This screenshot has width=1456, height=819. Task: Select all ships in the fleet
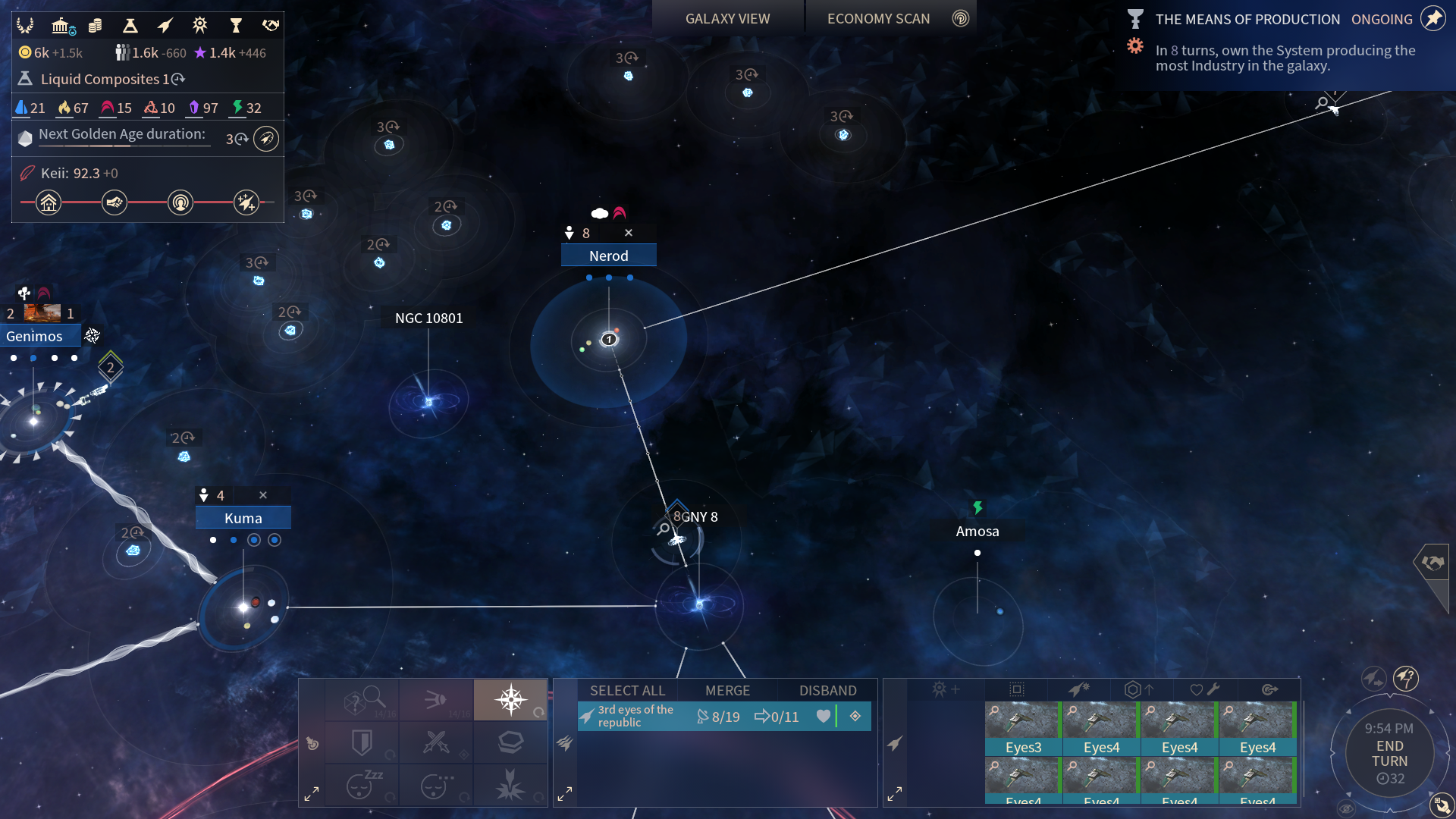[627, 691]
